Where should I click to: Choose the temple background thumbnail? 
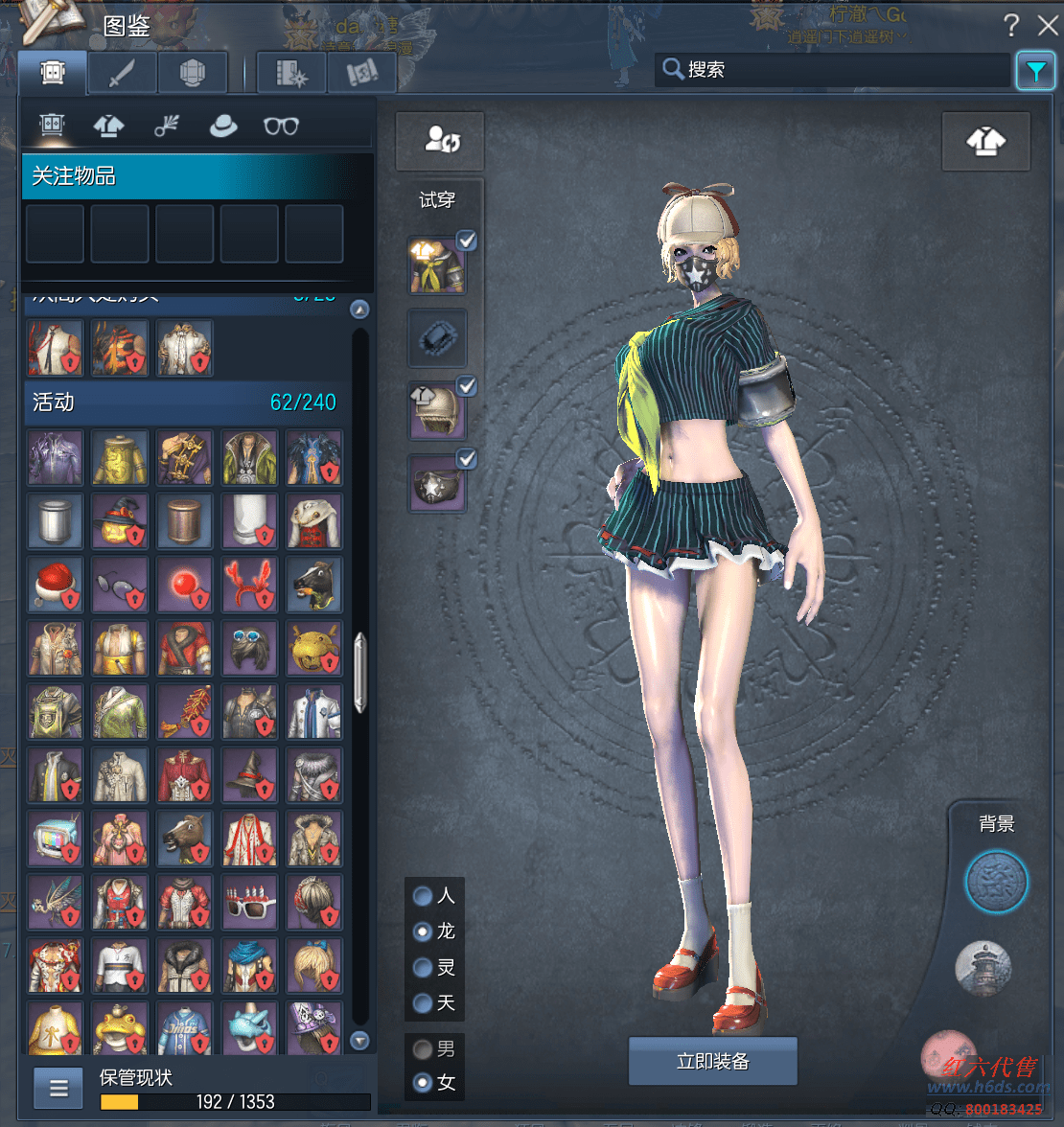click(x=983, y=967)
